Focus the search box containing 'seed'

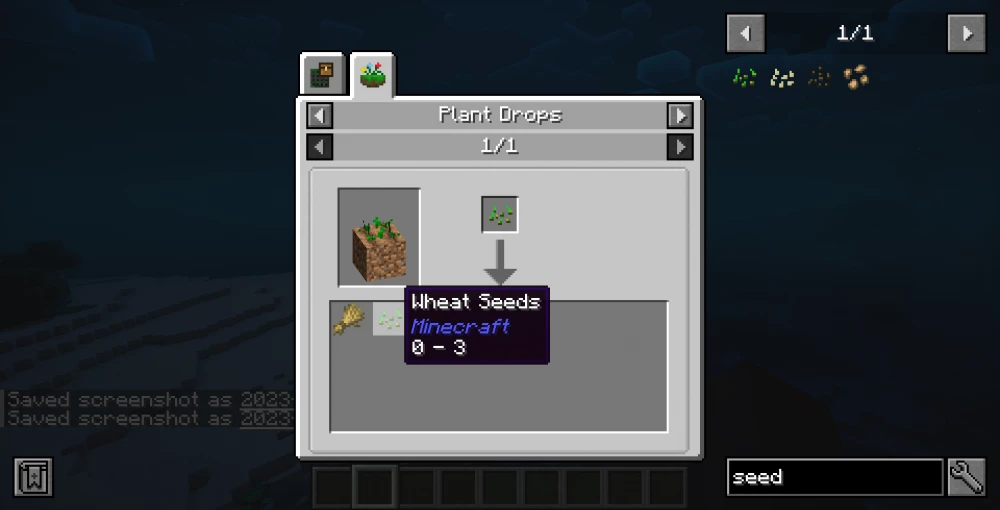pyautogui.click(x=834, y=477)
